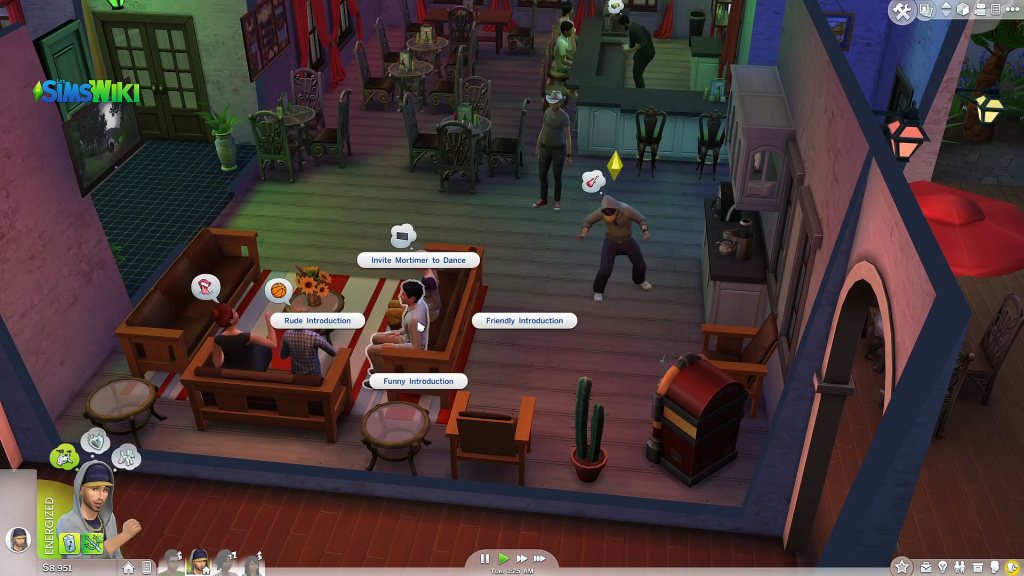Pause the game
The width and height of the screenshot is (1024, 576).
(x=485, y=559)
